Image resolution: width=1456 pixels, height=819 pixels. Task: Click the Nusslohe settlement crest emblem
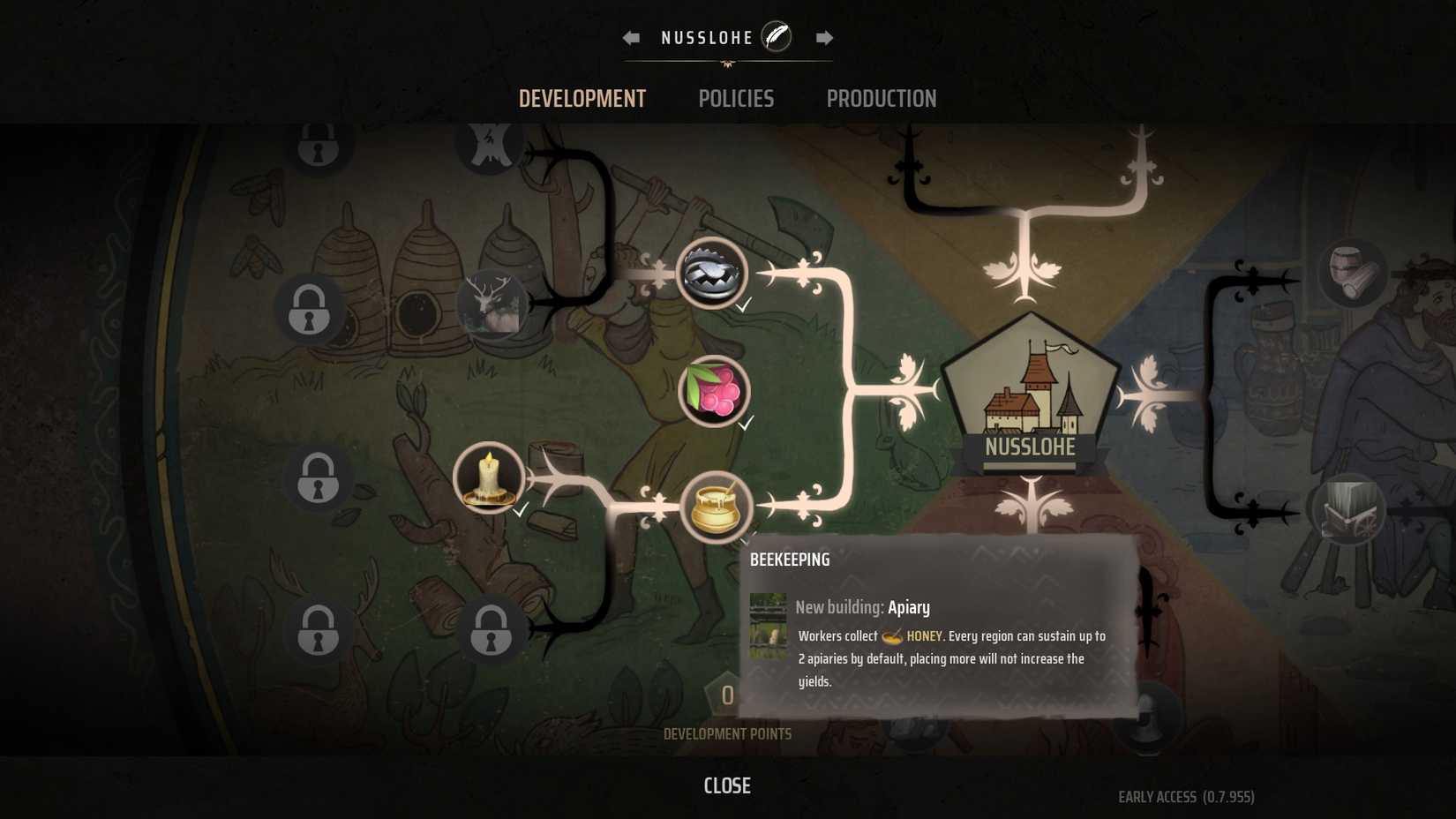pos(1030,393)
